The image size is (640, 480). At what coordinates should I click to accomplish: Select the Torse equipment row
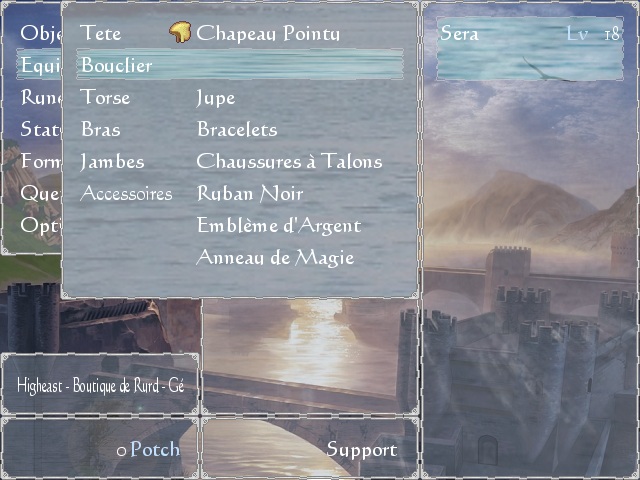coord(105,98)
